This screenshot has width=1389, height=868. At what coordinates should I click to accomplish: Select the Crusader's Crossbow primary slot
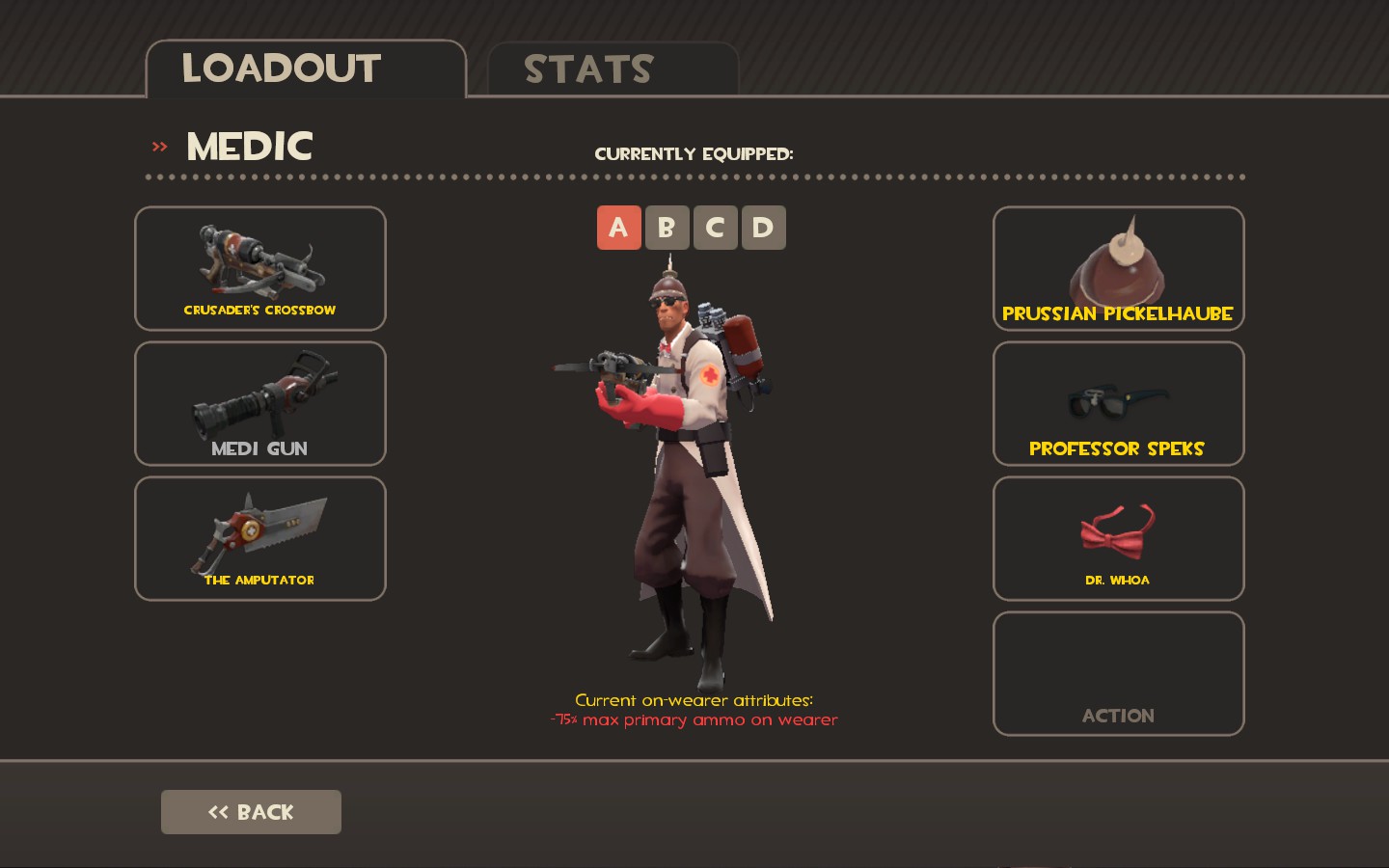coord(260,268)
